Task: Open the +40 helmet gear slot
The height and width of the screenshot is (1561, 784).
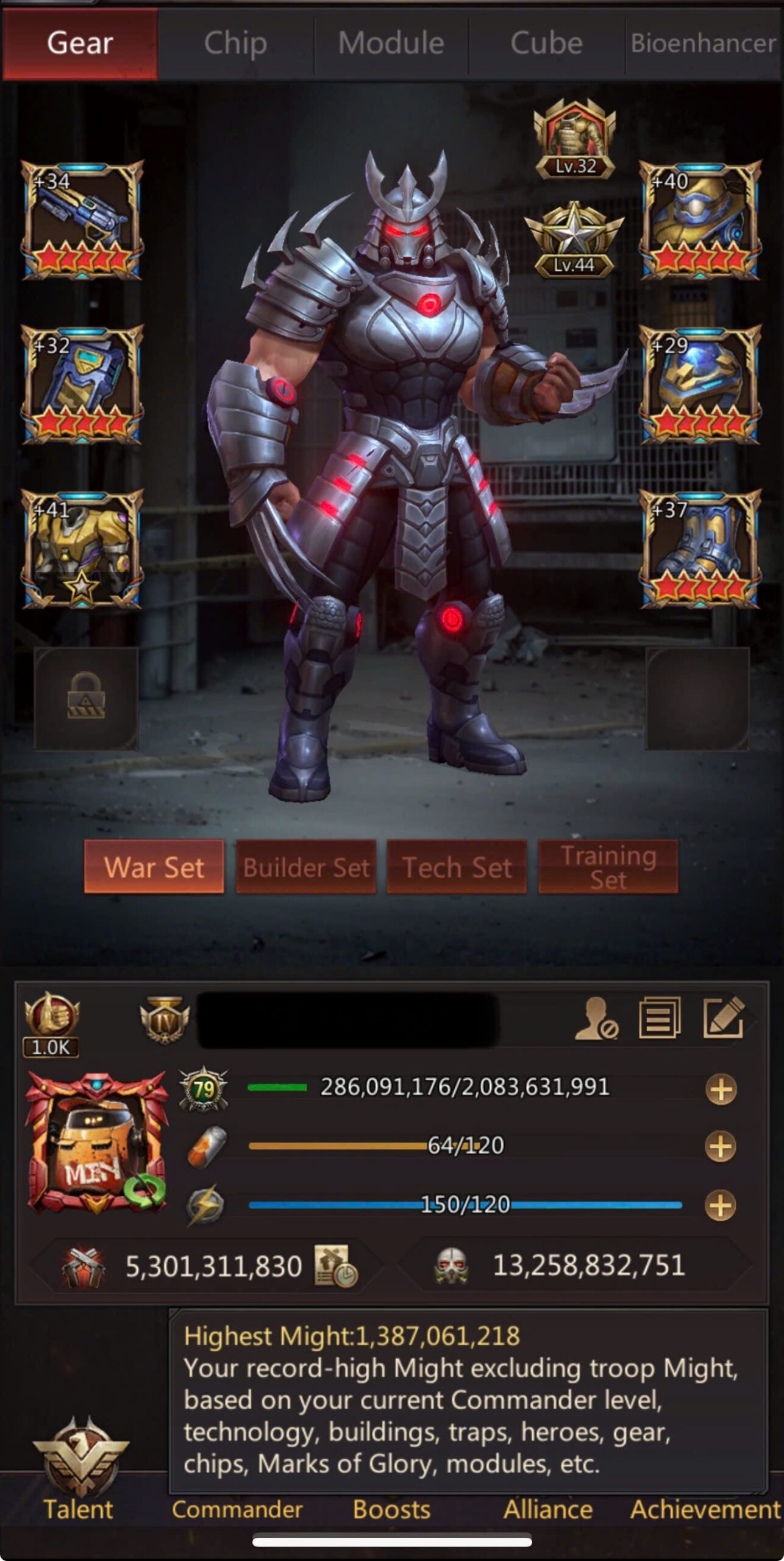Action: (x=700, y=220)
